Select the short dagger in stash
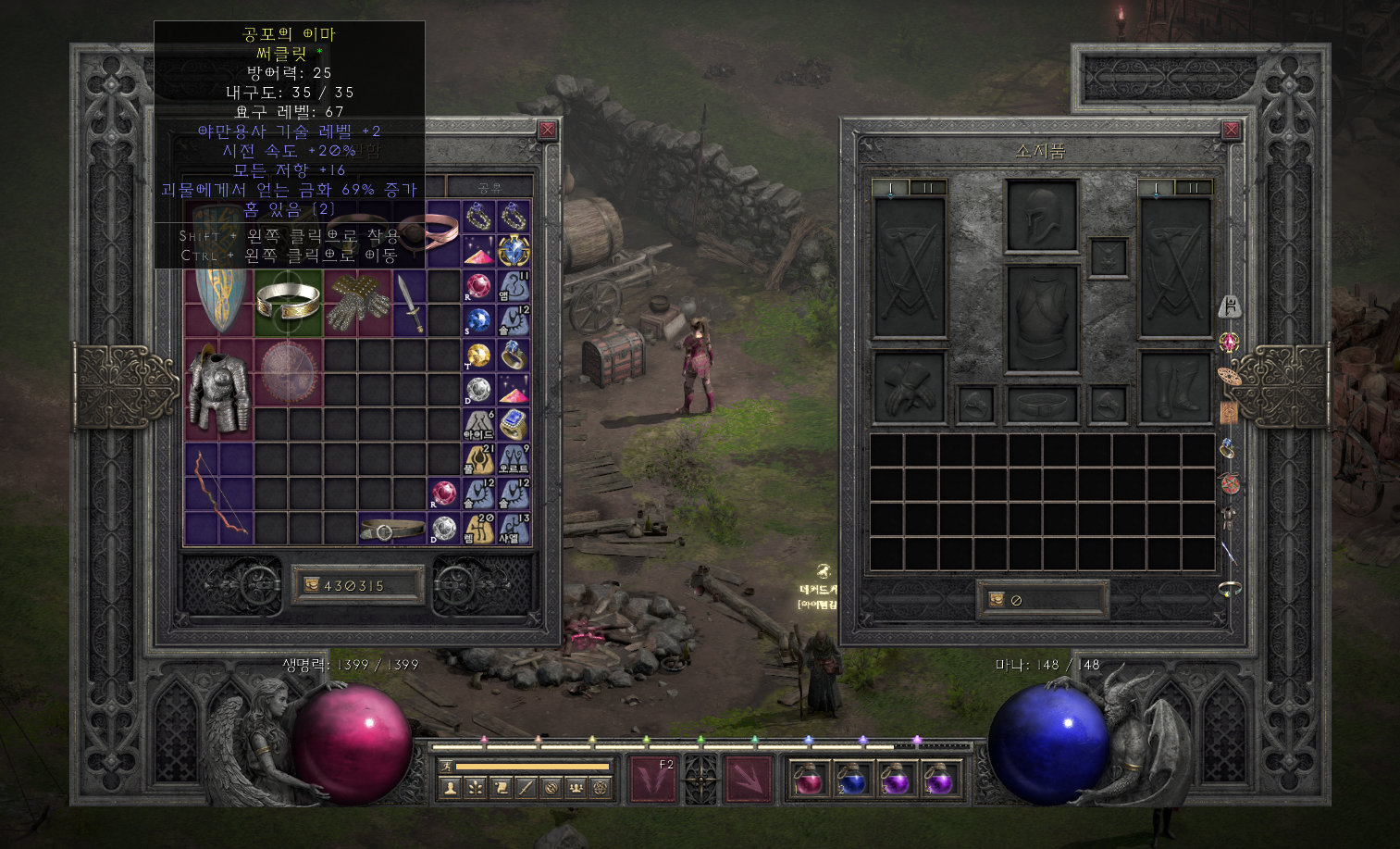Screen dimensions: 1400x849 pos(410,304)
